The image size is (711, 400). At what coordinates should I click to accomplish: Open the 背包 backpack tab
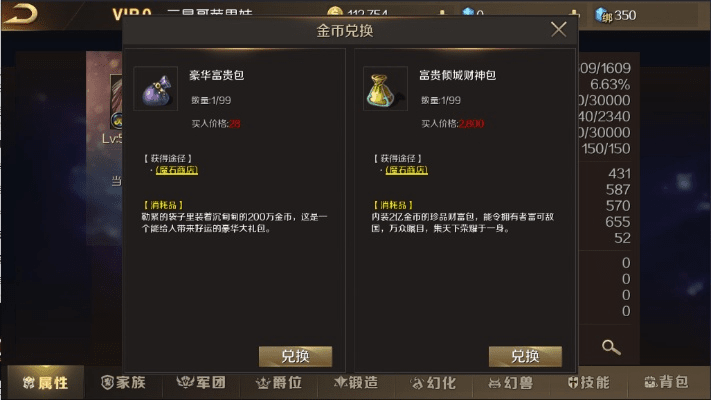pos(666,382)
